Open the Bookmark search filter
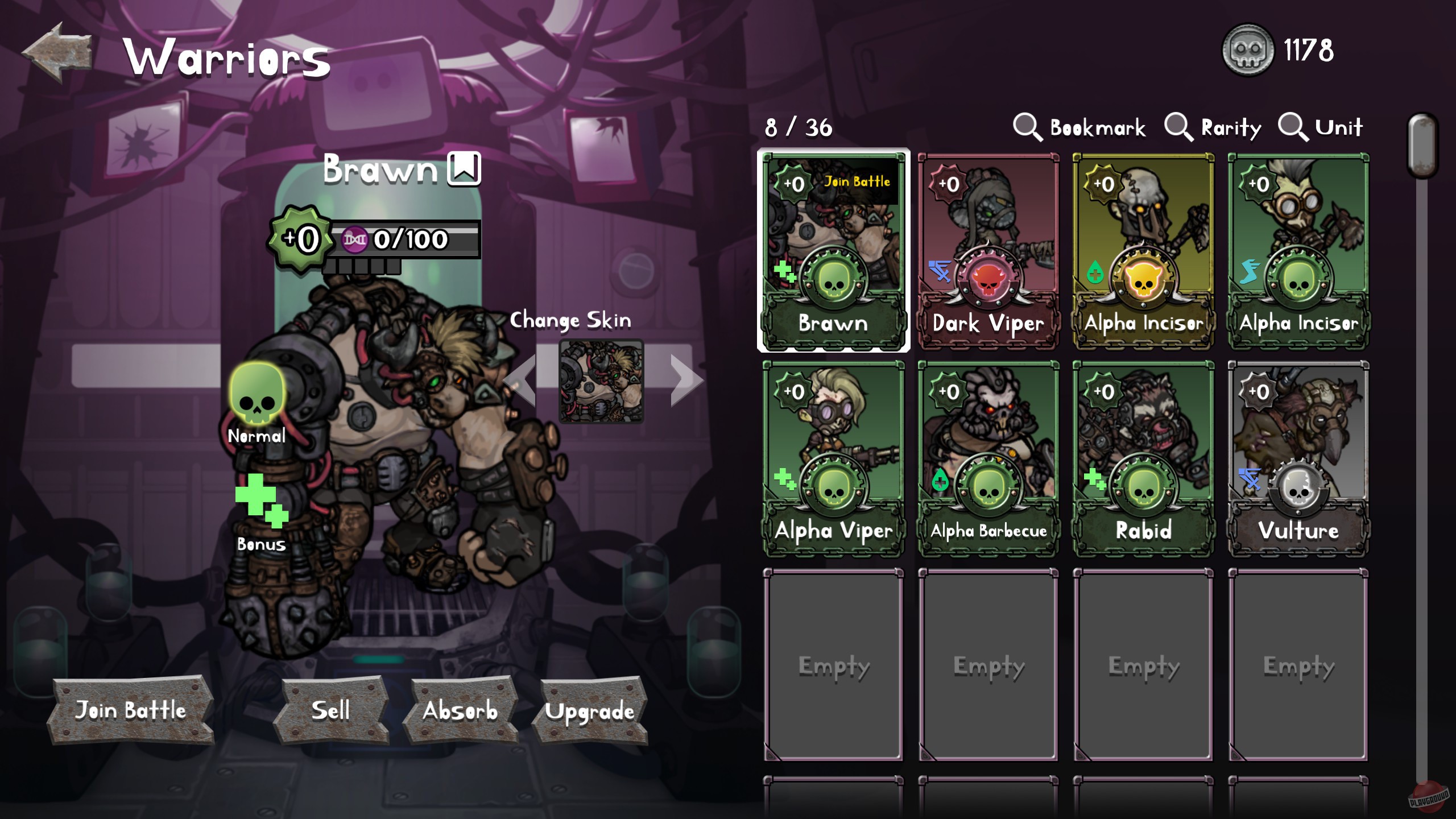 click(1081, 126)
